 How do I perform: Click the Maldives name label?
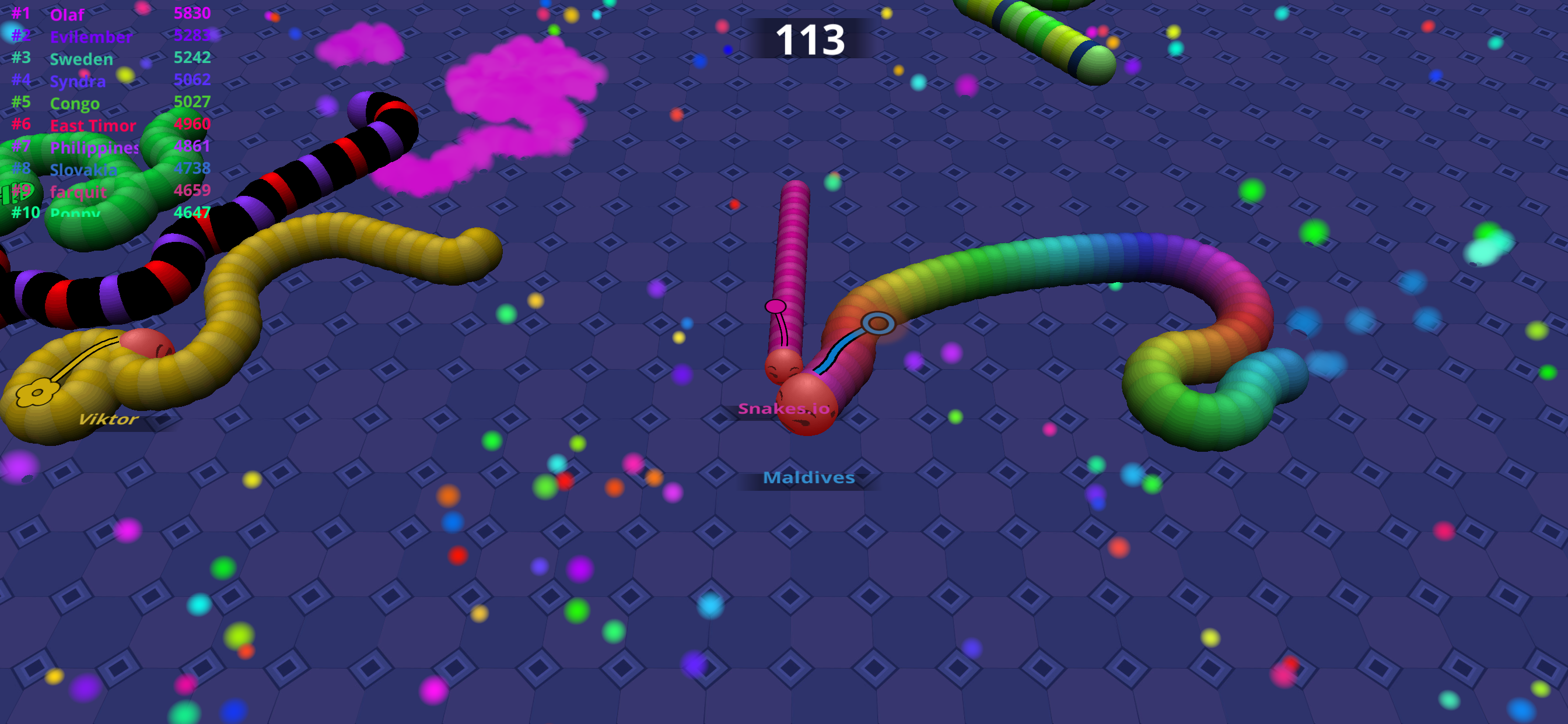coord(809,478)
